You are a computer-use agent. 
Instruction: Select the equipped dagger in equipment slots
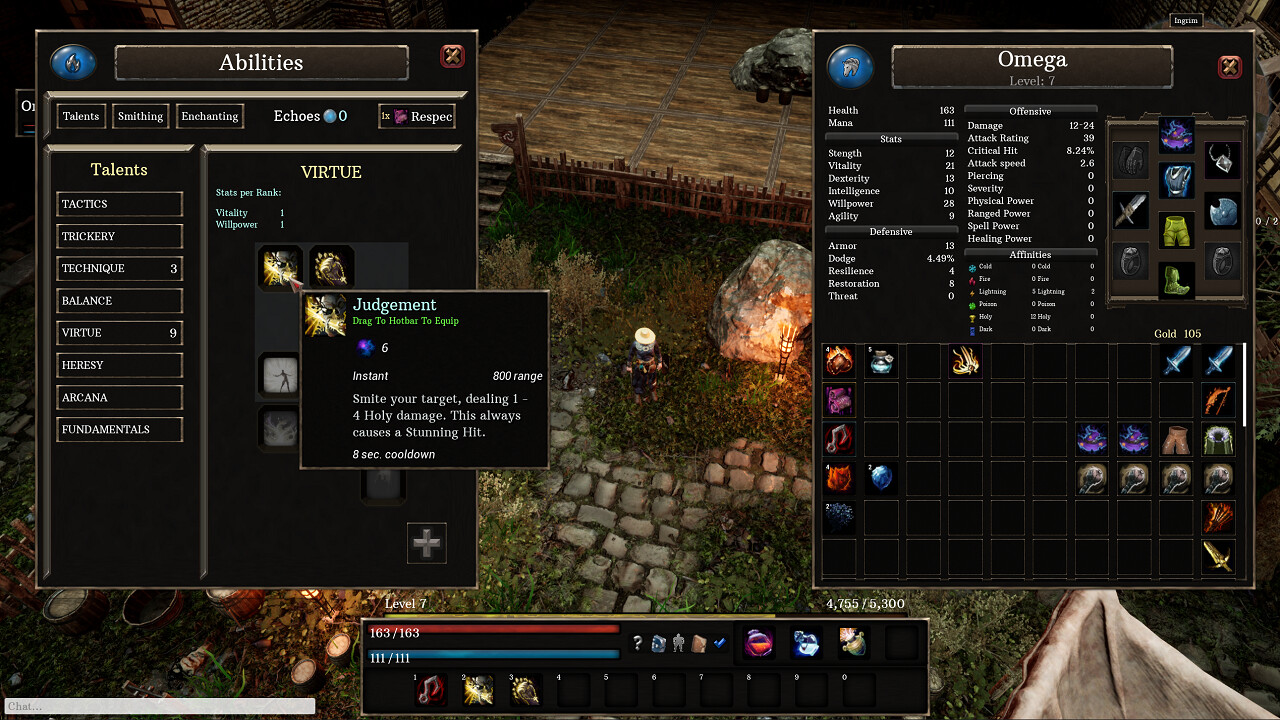click(x=1130, y=212)
